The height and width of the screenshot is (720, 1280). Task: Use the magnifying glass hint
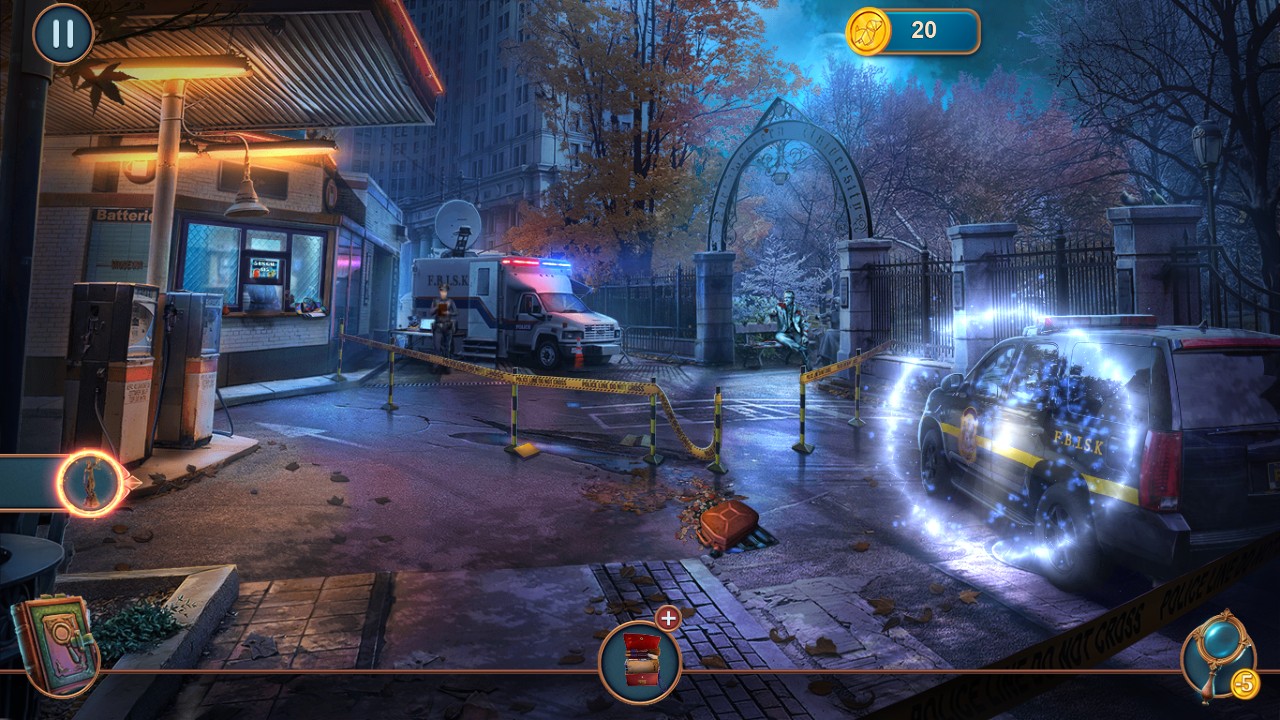tap(1215, 653)
